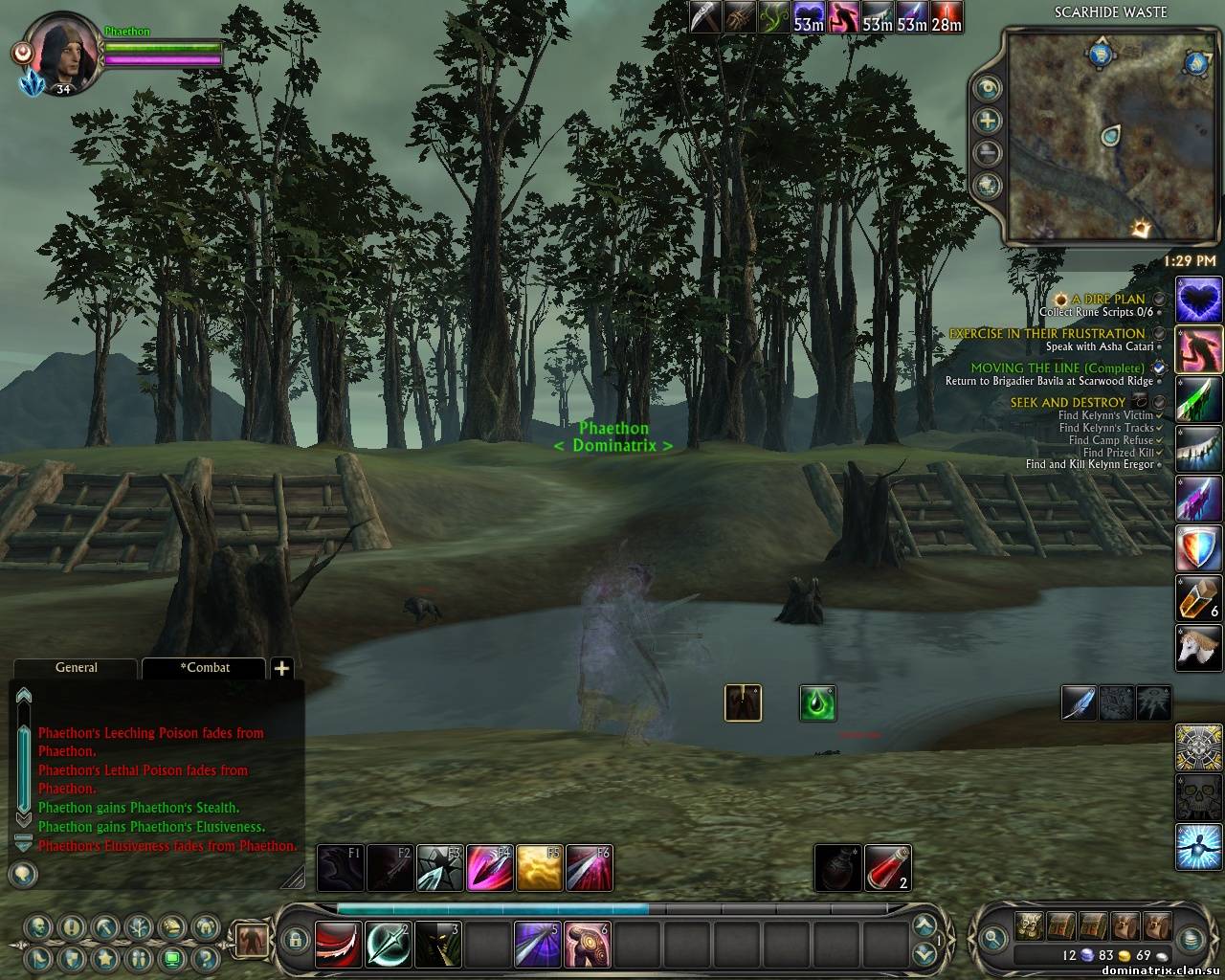Viewport: 1225px width, 980px height.
Task: Use the golden cloud ability on F5
Action: coord(539,868)
